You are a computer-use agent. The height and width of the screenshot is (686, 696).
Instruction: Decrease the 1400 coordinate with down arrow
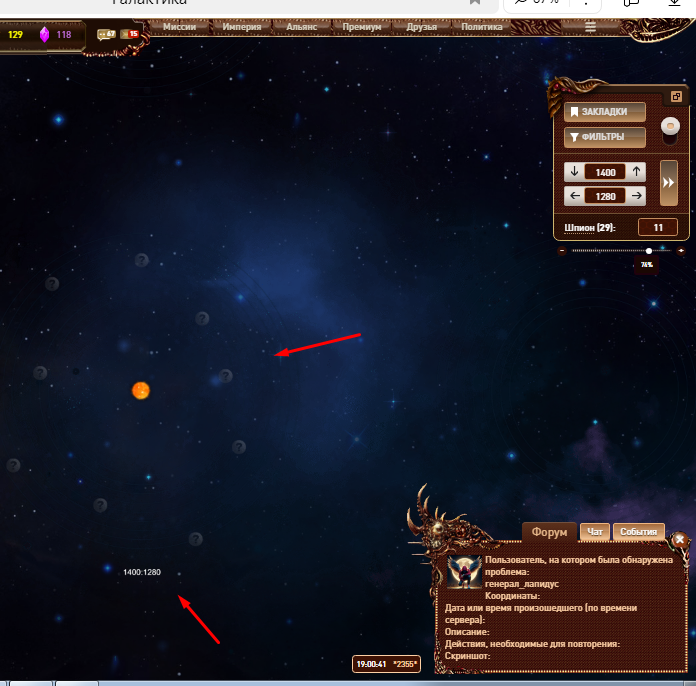click(574, 172)
